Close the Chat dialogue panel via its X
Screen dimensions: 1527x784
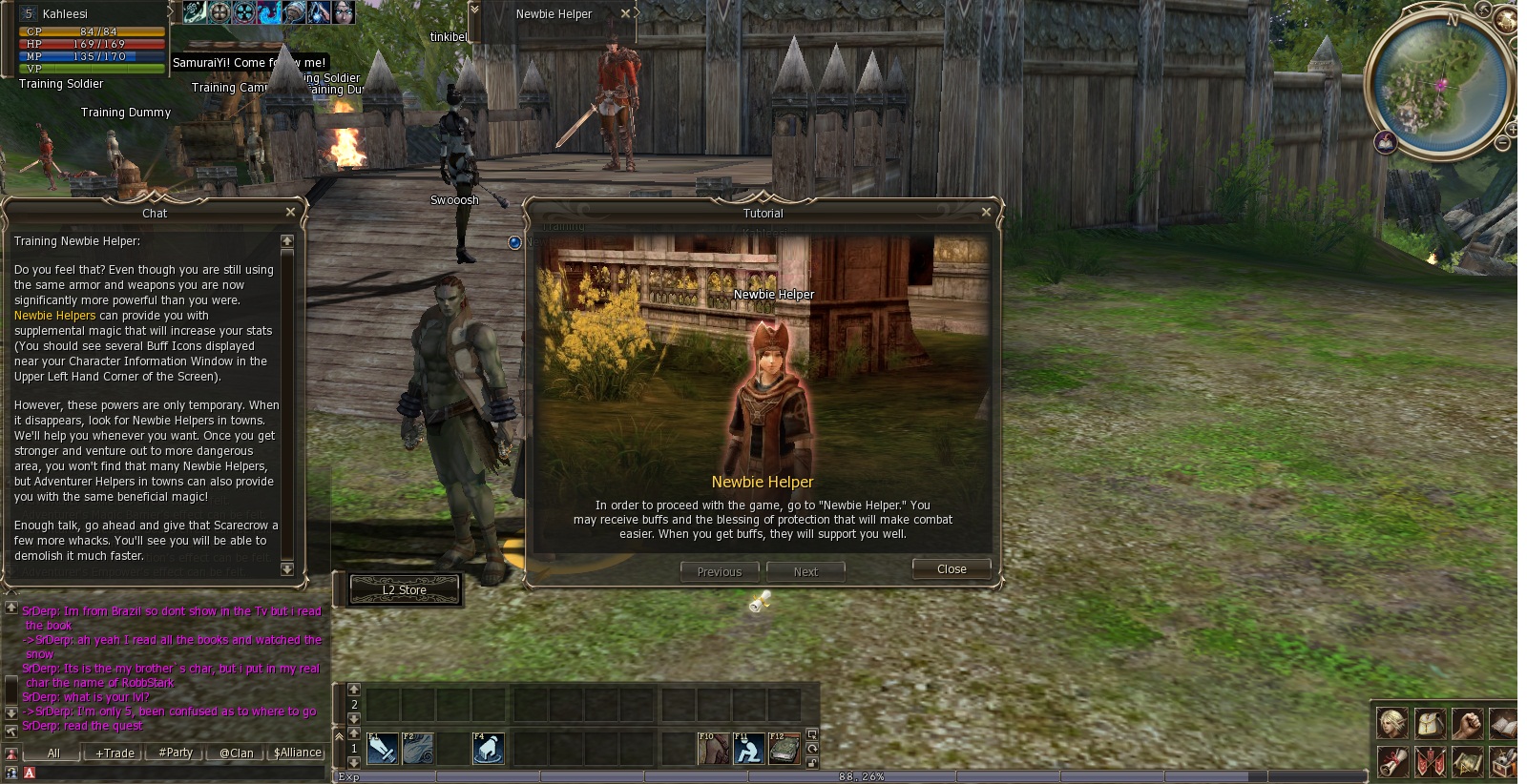click(290, 212)
